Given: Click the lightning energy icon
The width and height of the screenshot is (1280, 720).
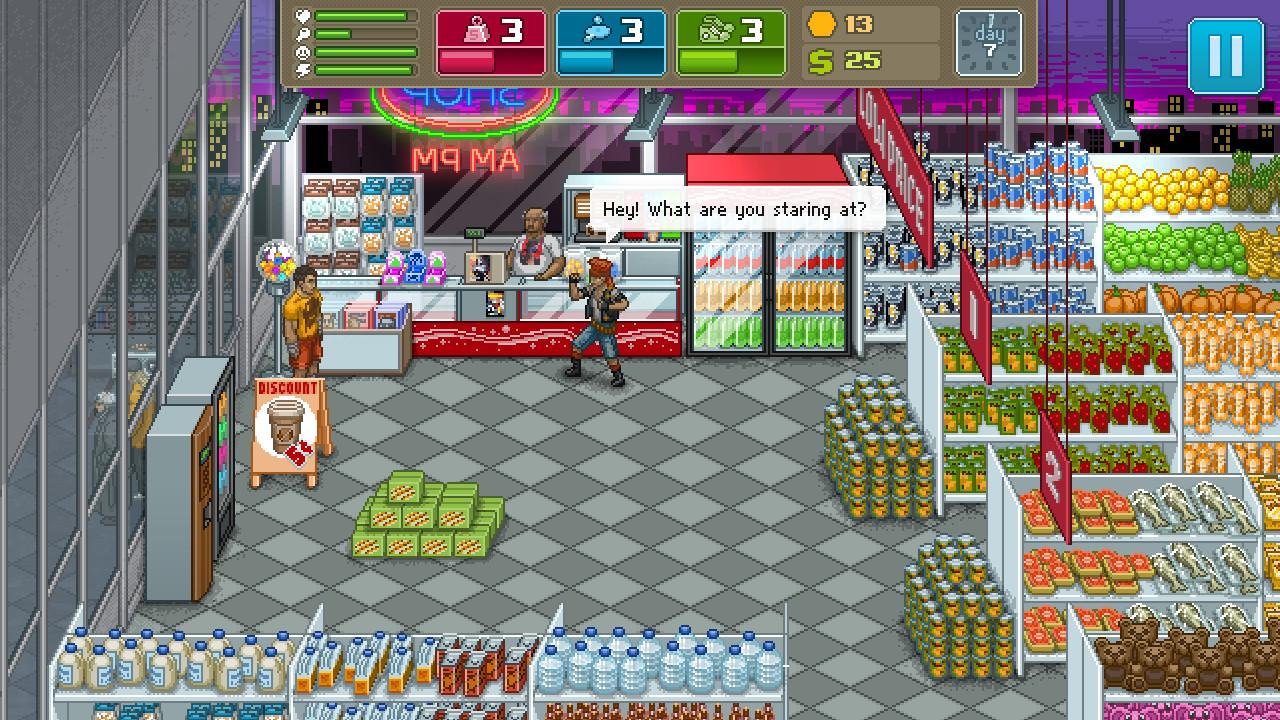Looking at the screenshot, I should pos(302,69).
